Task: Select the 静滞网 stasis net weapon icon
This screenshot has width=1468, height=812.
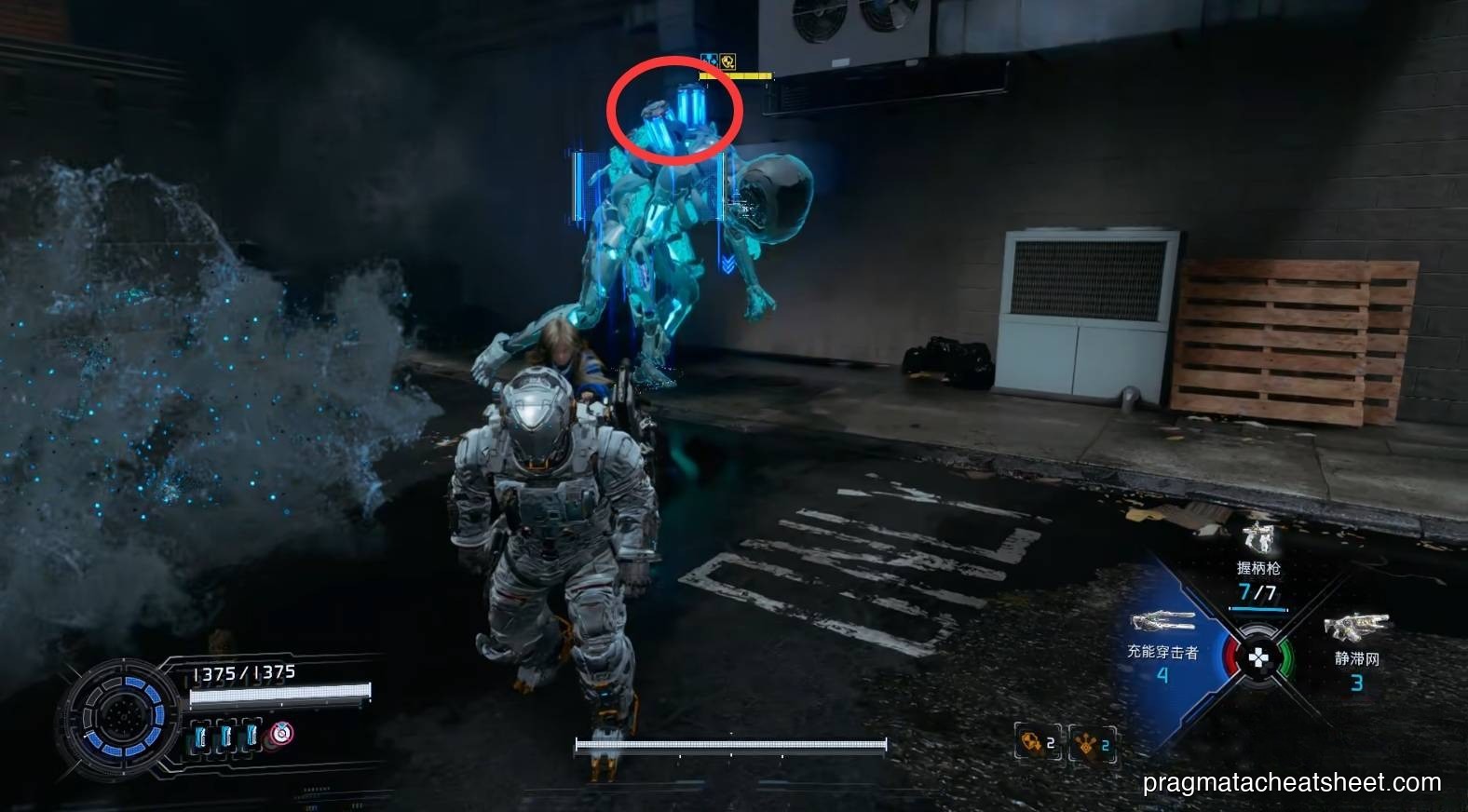Action: coord(1356,626)
